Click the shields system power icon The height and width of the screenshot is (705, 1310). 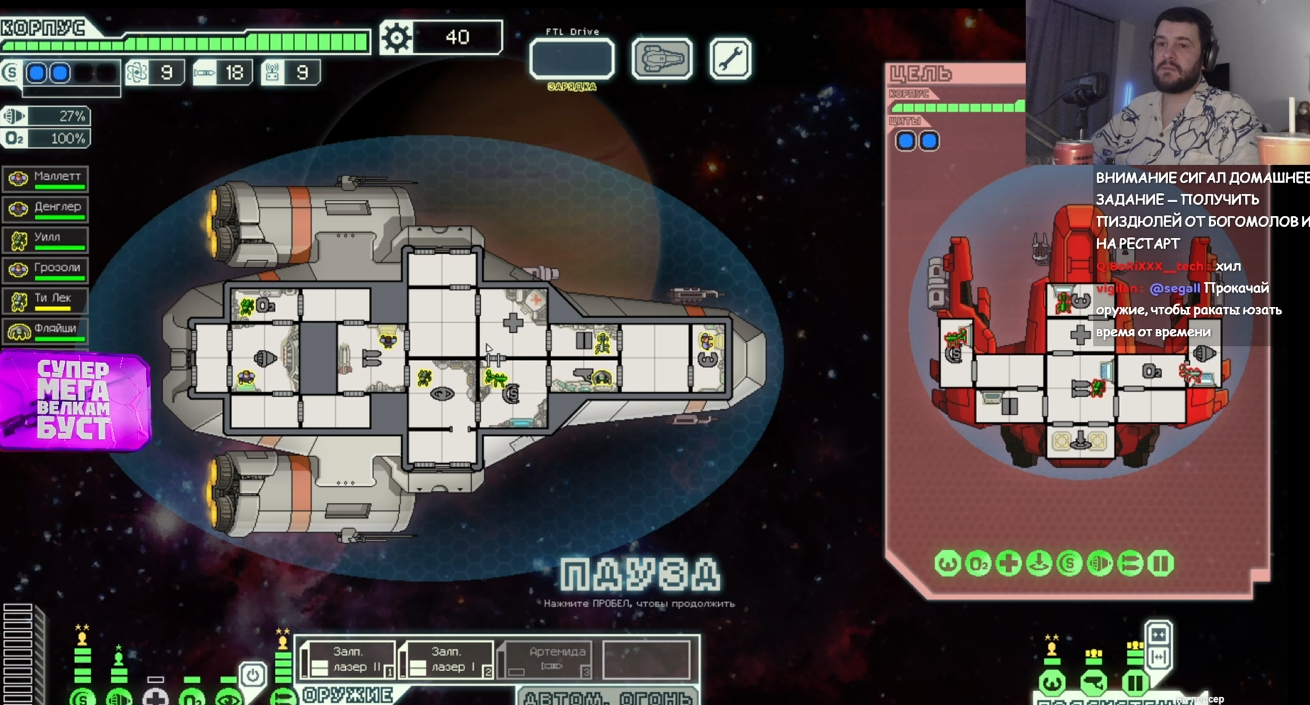[83, 696]
